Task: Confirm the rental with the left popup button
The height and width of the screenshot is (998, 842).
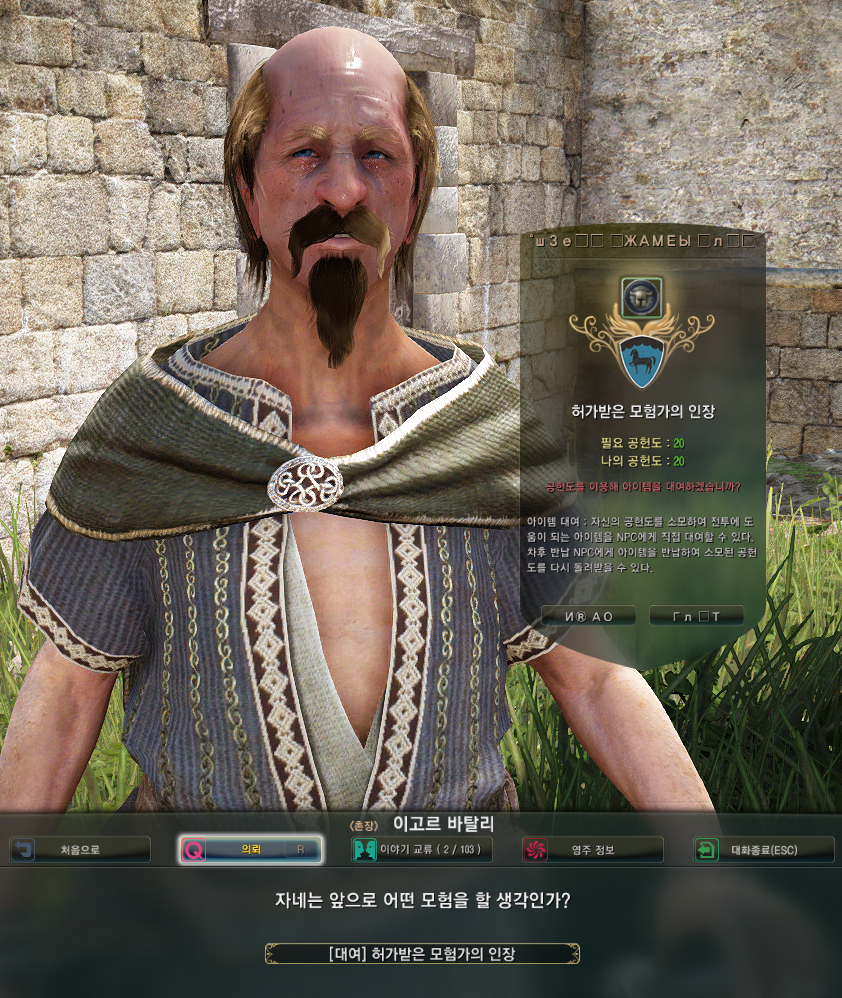Action: click(588, 616)
